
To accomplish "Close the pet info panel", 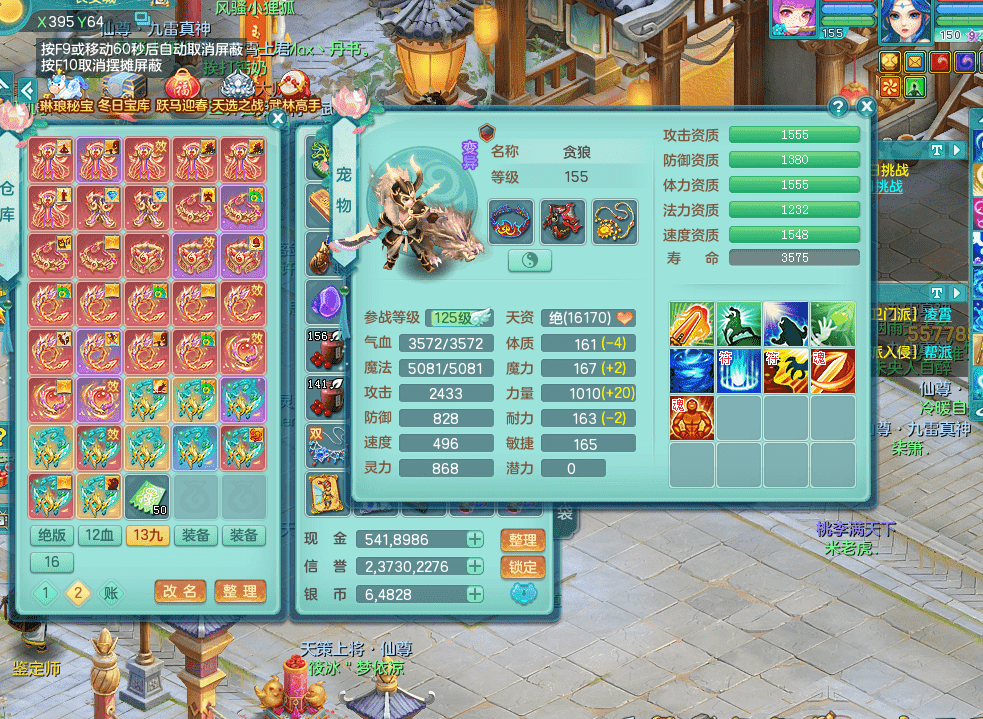I will [x=866, y=106].
